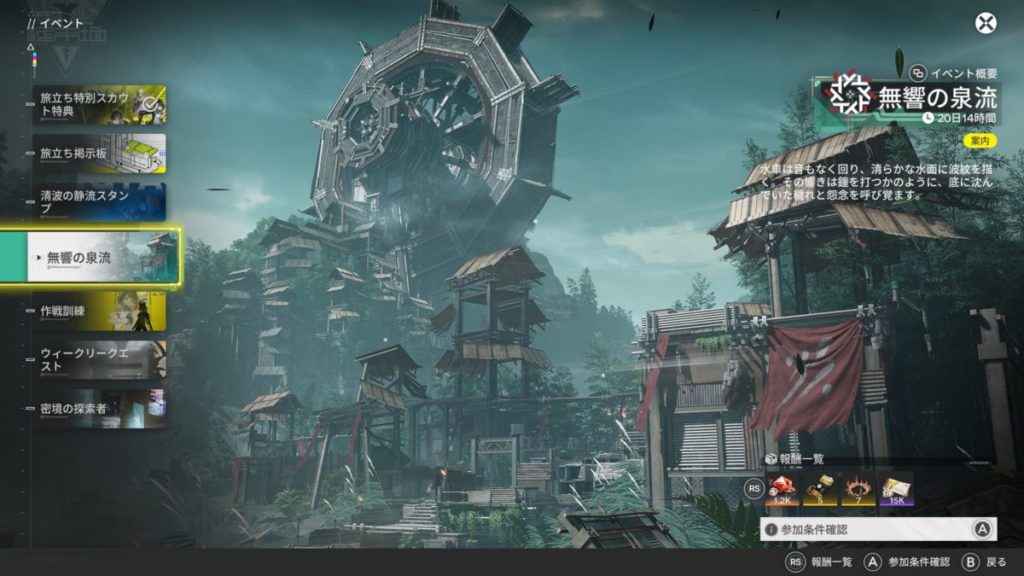
Task: Inspect the spiked ring reward showing 7
Action: pyautogui.click(x=858, y=488)
